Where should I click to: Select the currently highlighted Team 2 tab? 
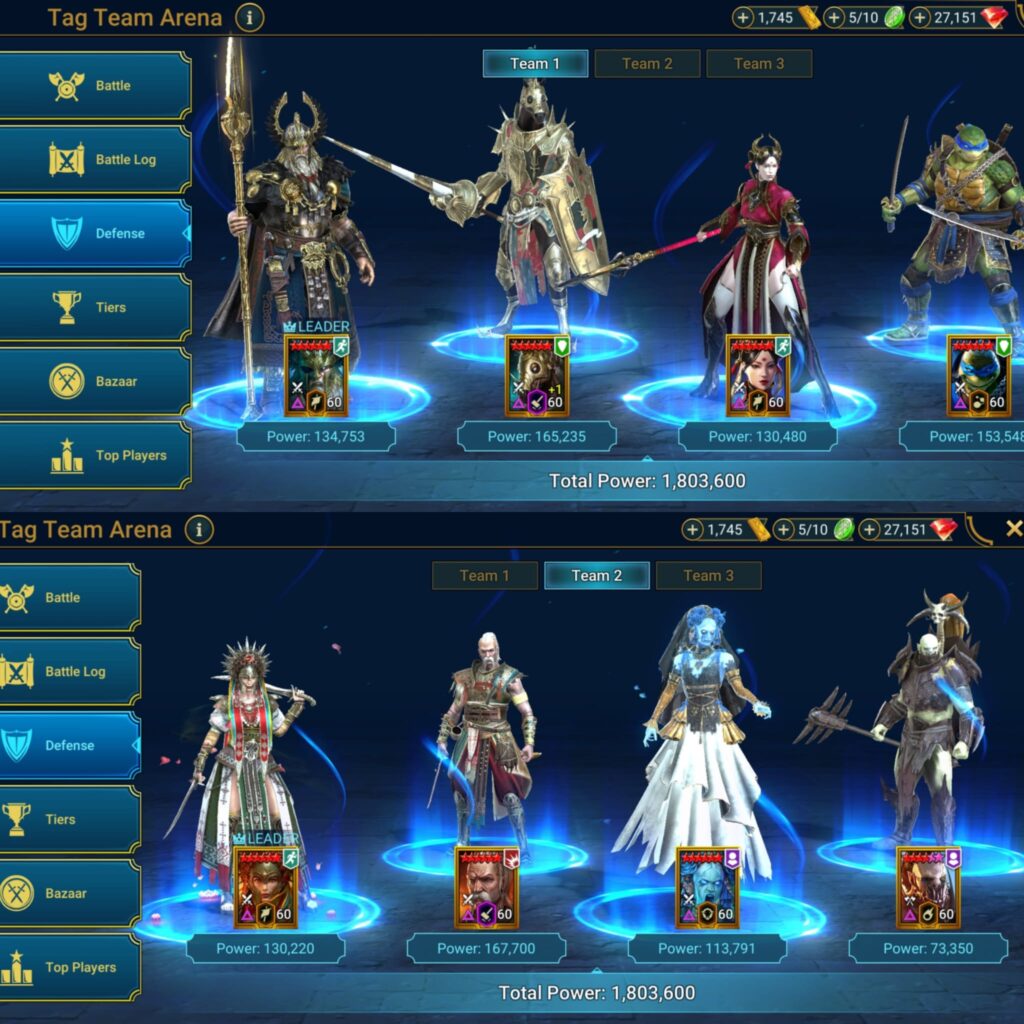(x=597, y=576)
